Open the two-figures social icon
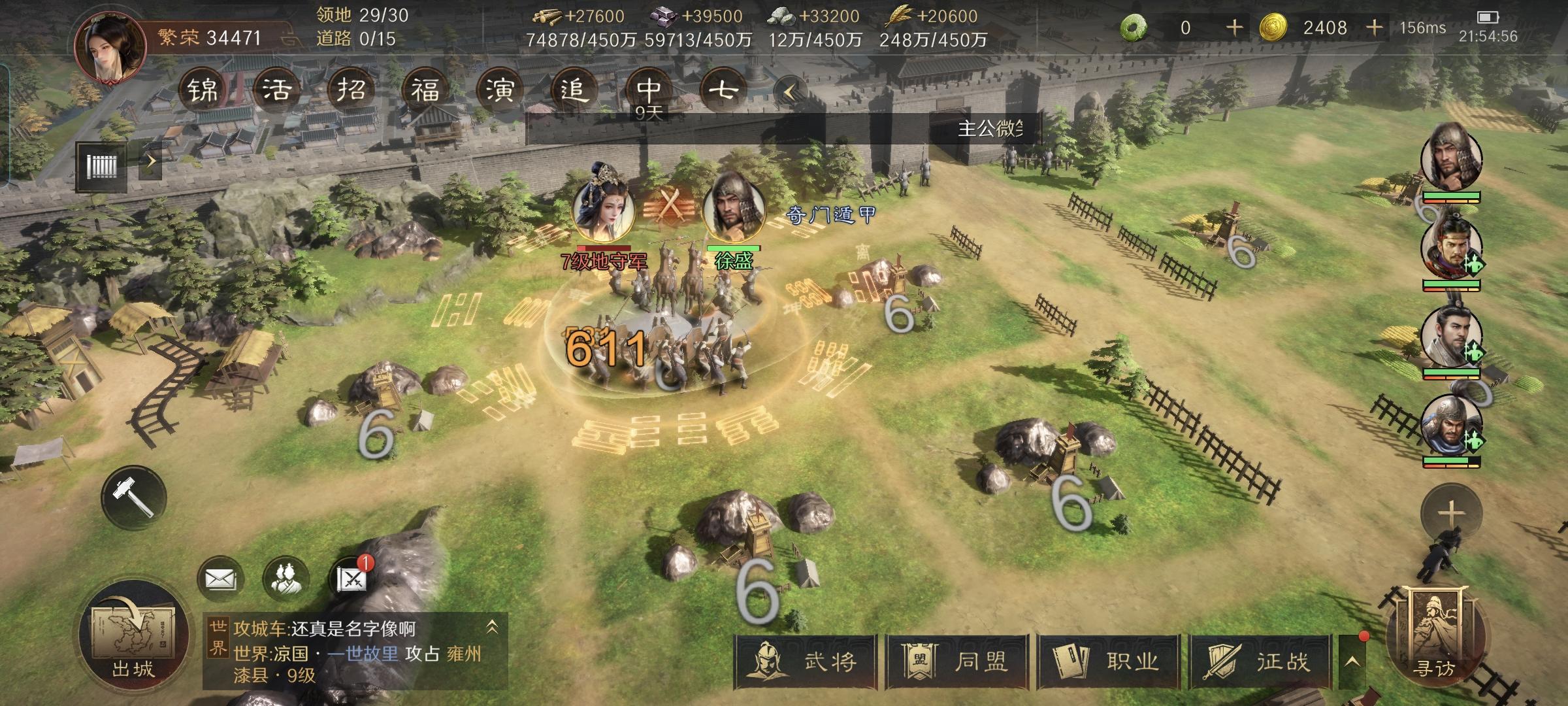Screen dimensions: 1568x706 (286, 579)
